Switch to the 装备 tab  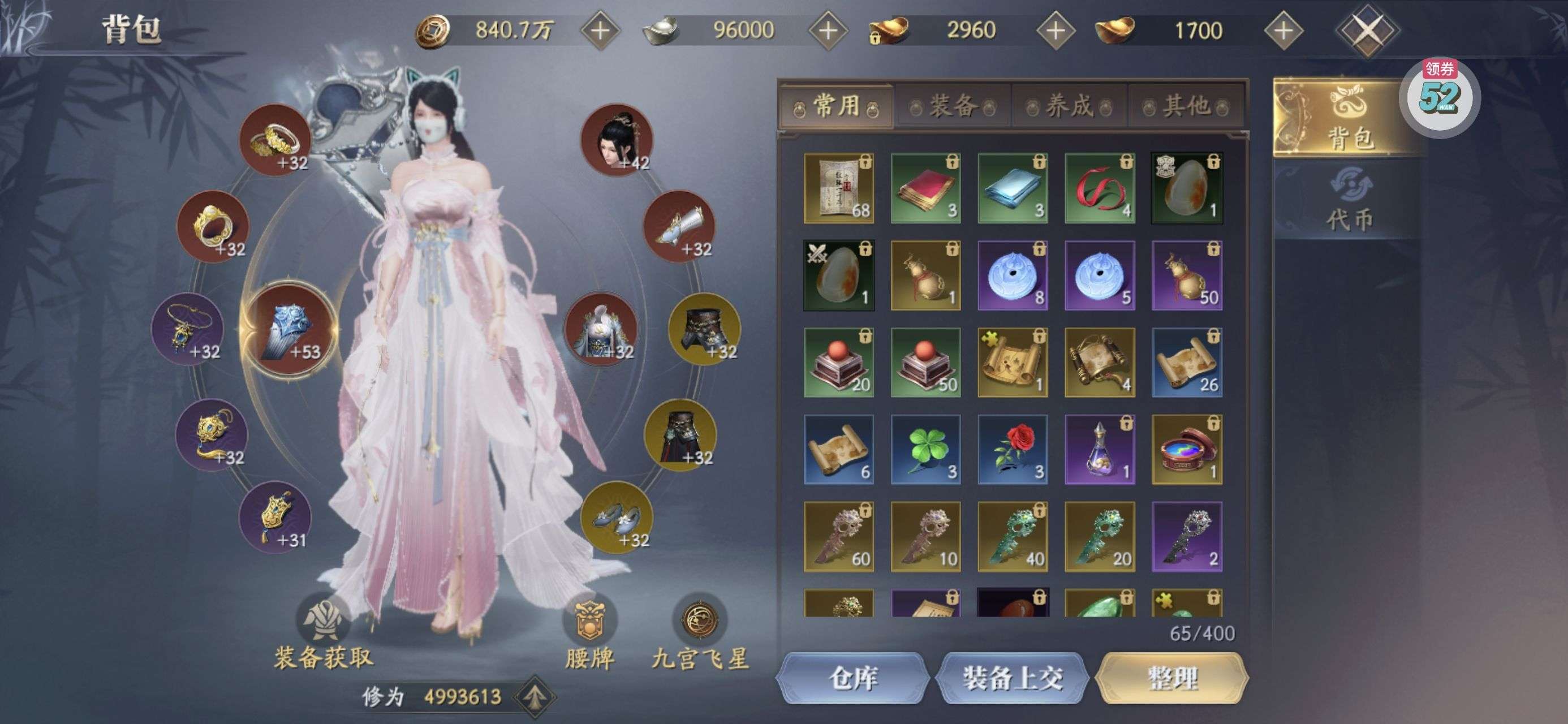tap(953, 106)
